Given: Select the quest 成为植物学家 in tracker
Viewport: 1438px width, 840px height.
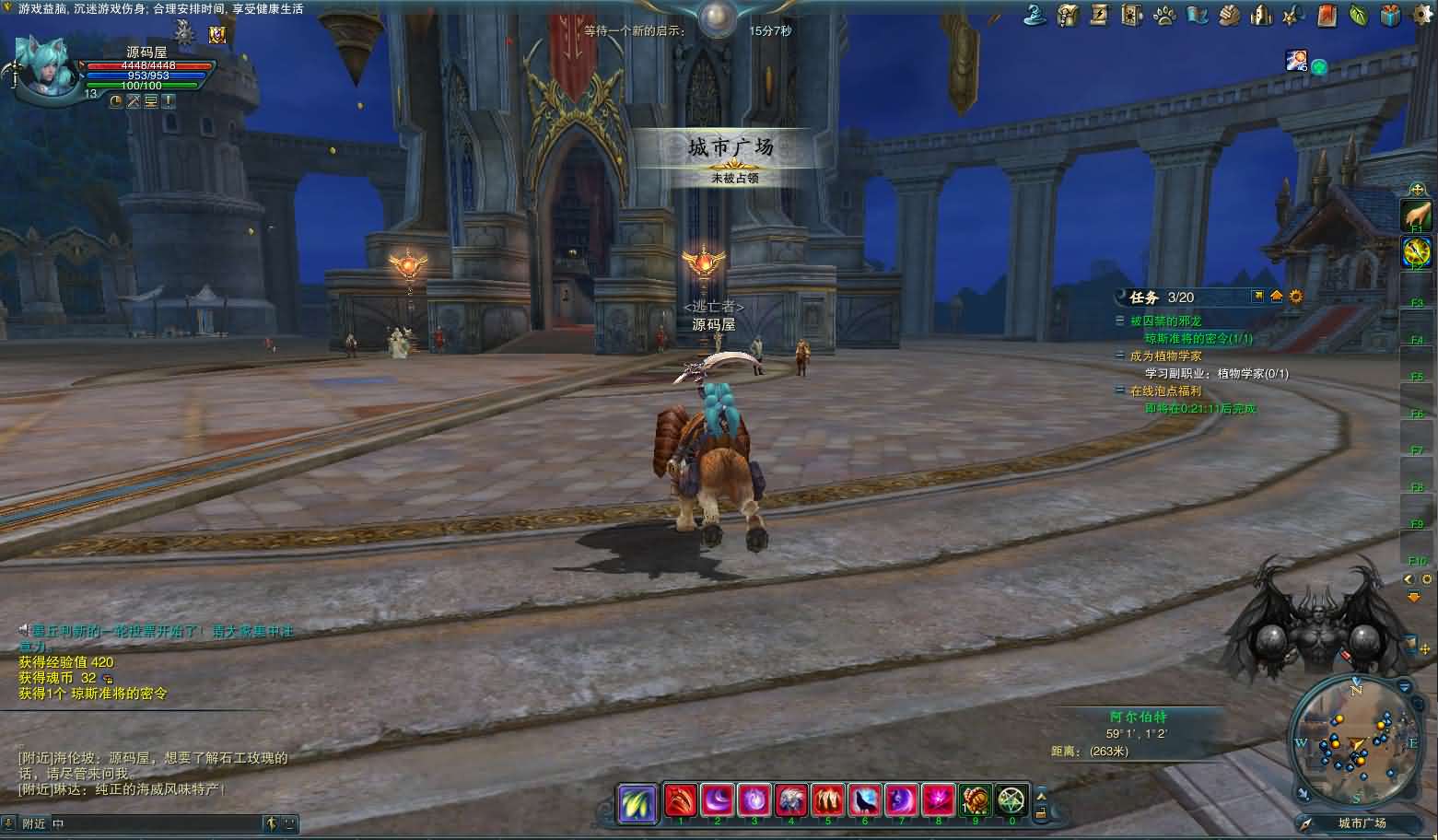Looking at the screenshot, I should click(1165, 356).
